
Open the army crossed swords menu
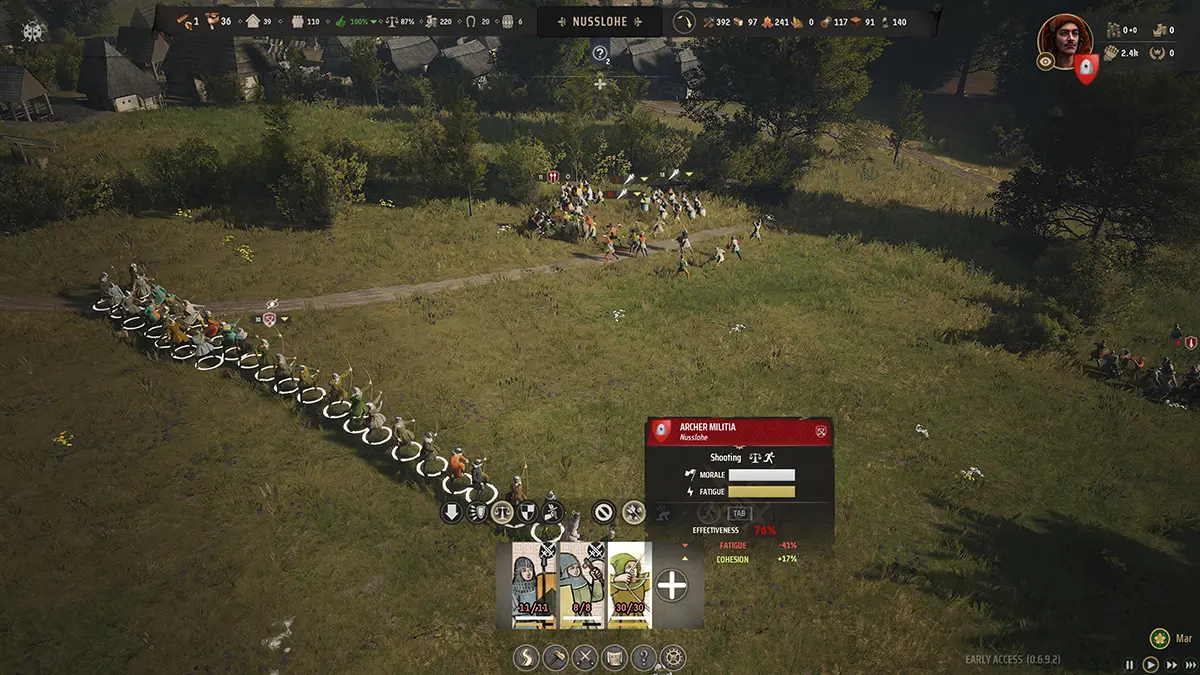[x=585, y=658]
